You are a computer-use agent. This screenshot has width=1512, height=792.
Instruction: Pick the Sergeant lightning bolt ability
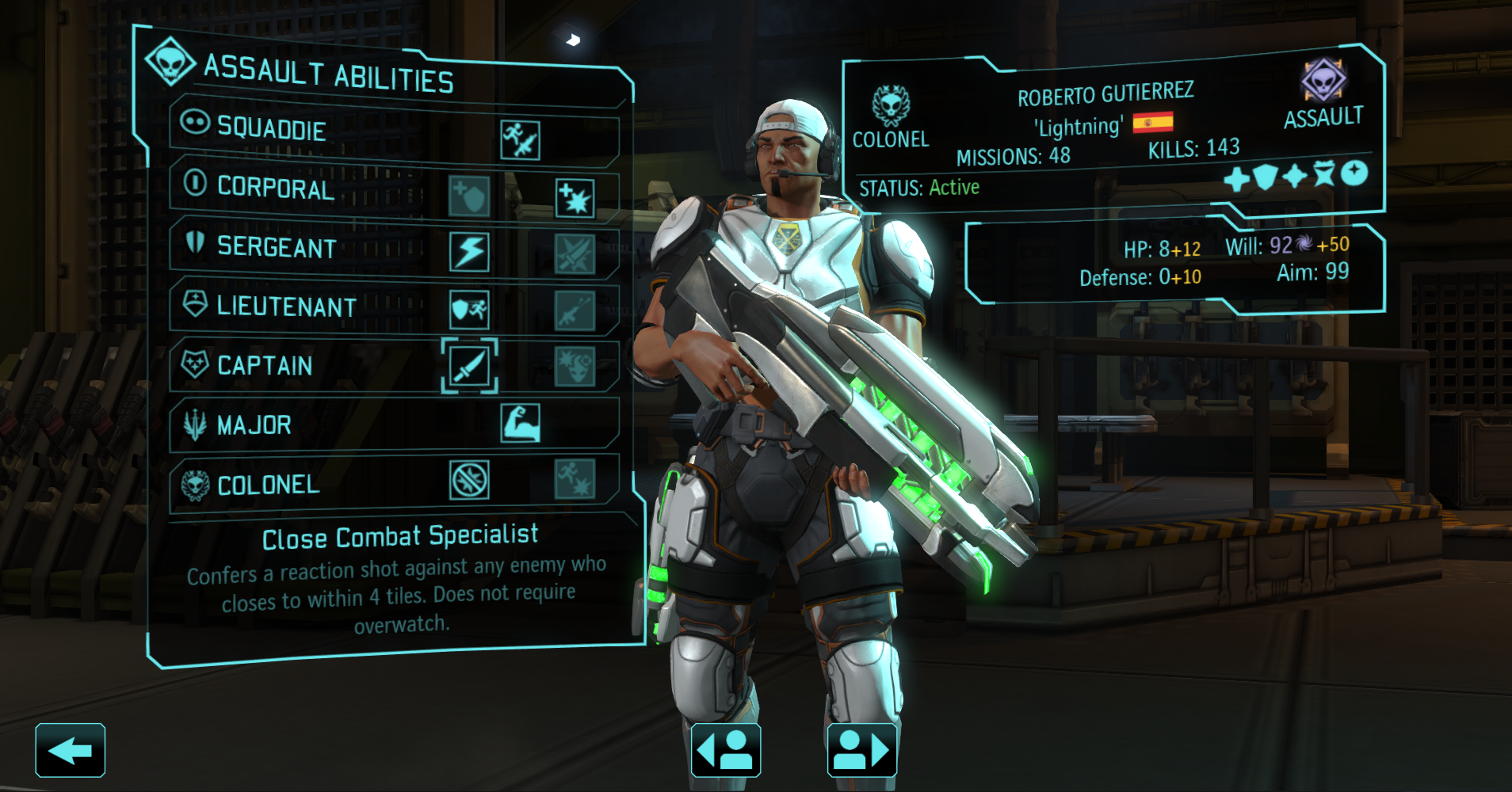469,252
